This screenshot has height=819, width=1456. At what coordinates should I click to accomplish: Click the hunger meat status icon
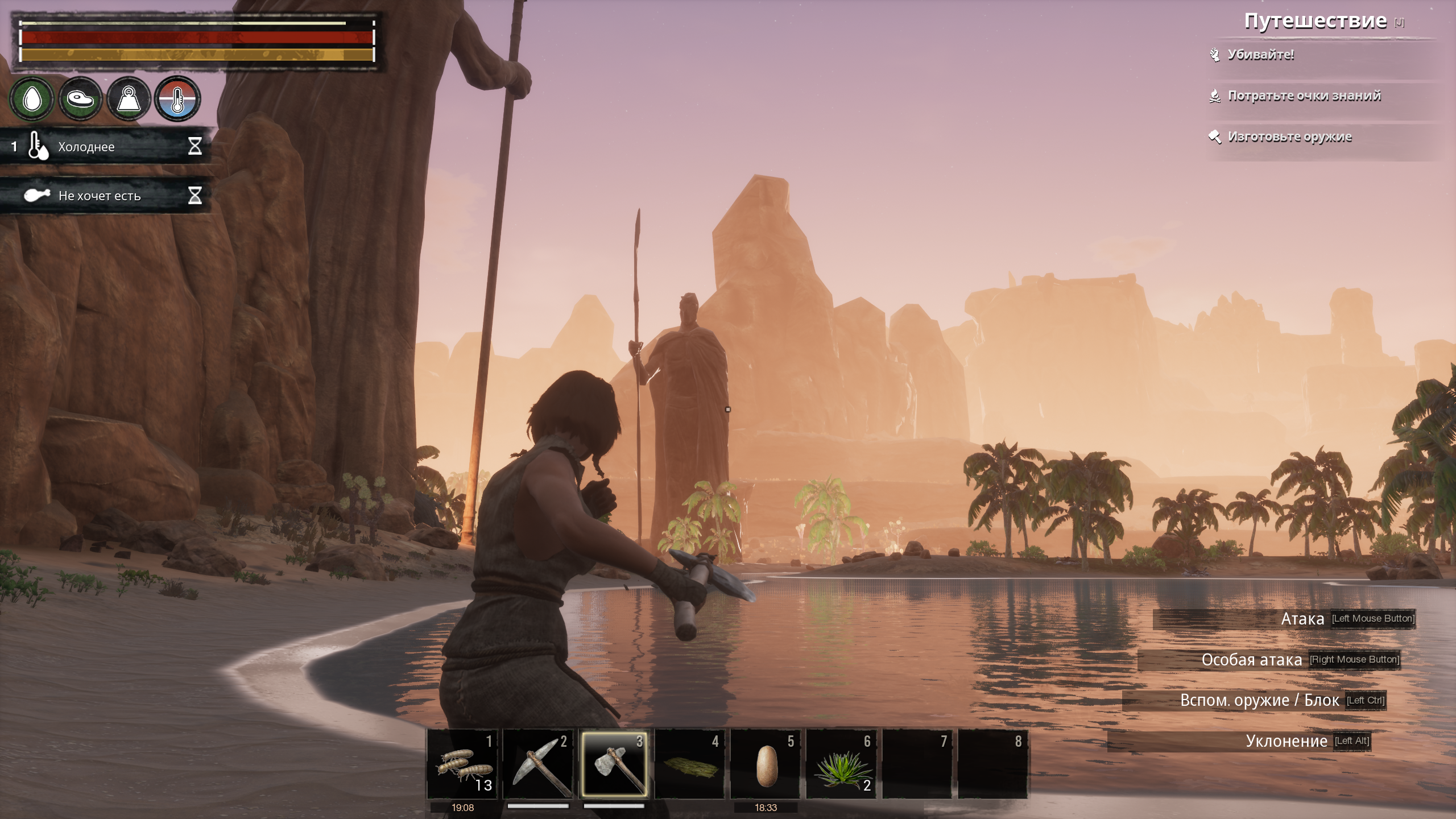[x=80, y=99]
